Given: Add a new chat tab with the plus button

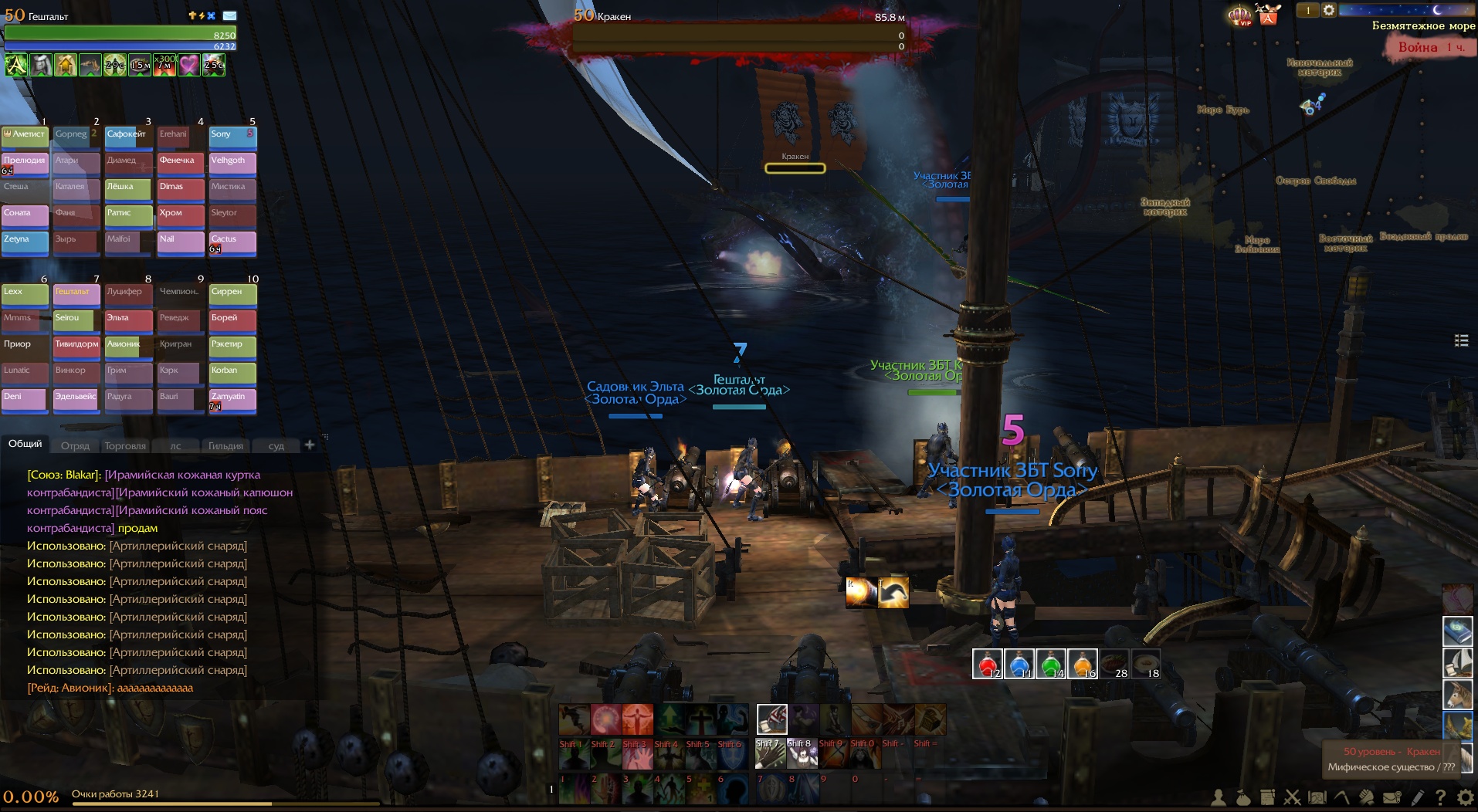Looking at the screenshot, I should click(310, 445).
